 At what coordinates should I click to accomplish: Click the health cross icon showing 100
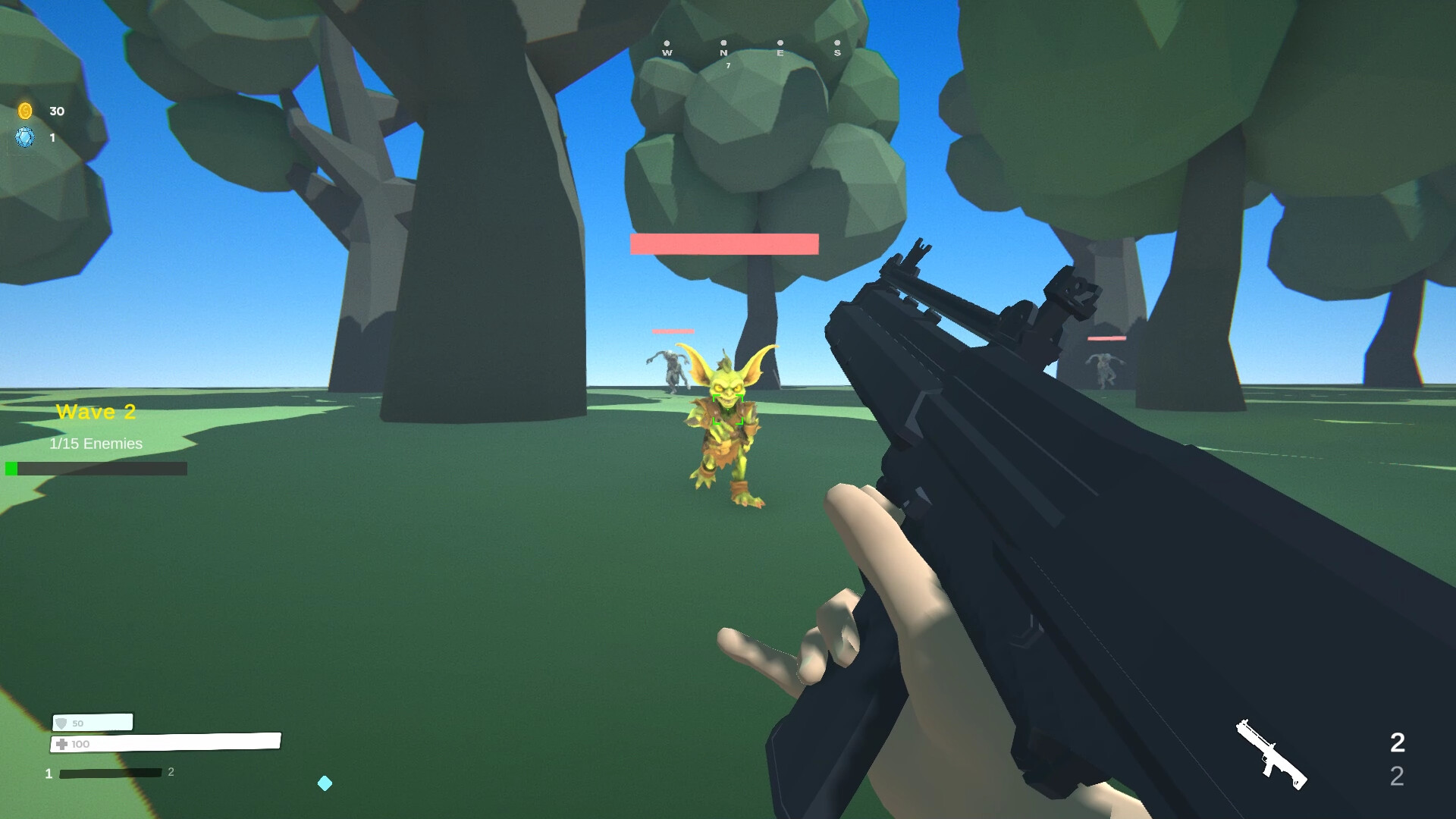62,744
